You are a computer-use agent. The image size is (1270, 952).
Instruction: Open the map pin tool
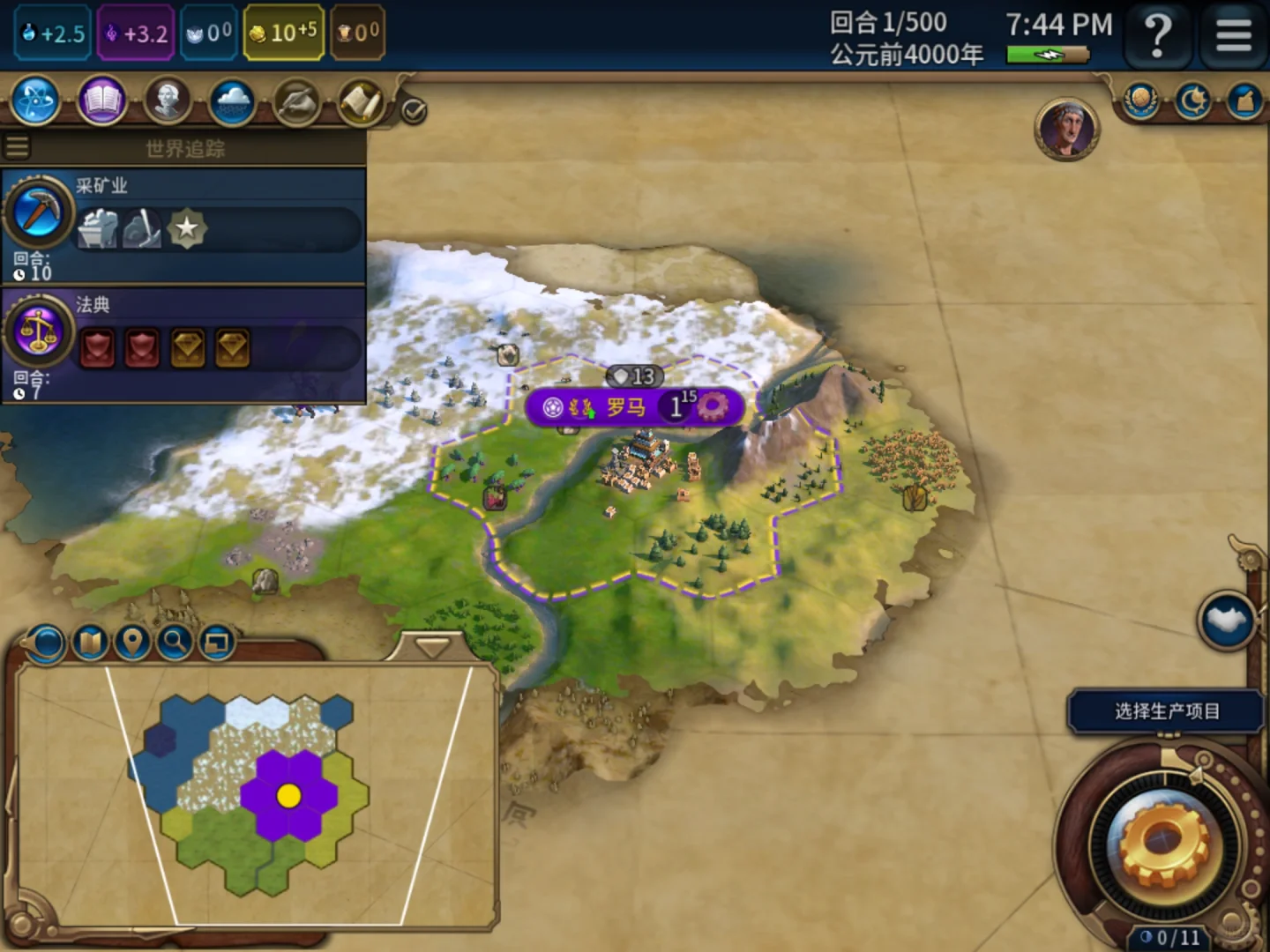tap(132, 643)
